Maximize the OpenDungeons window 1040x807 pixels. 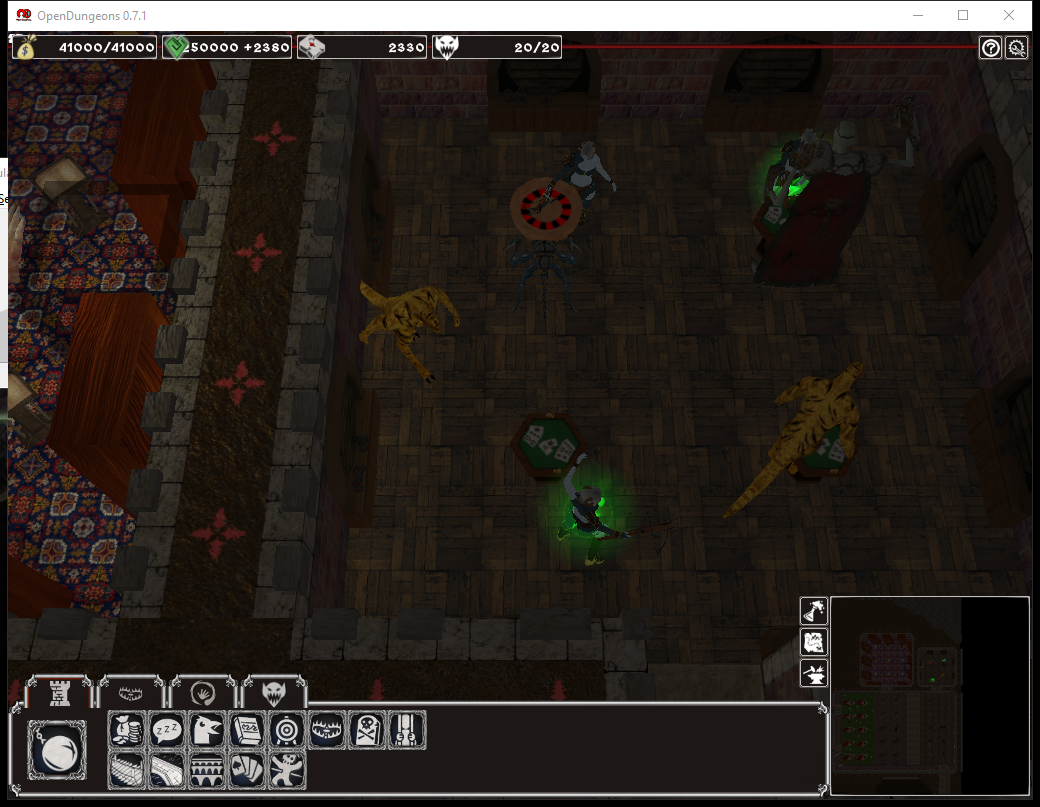click(963, 15)
